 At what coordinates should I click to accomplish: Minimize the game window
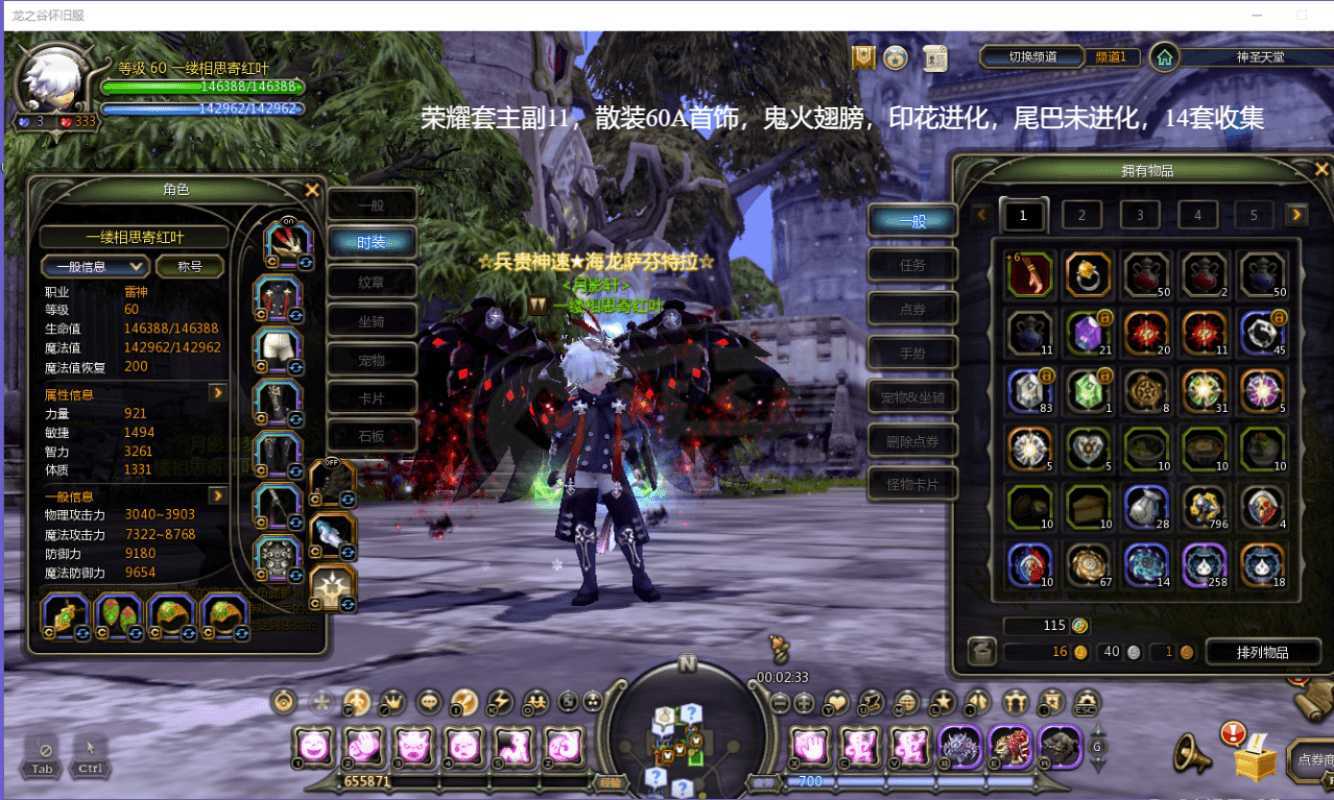[1257, 15]
